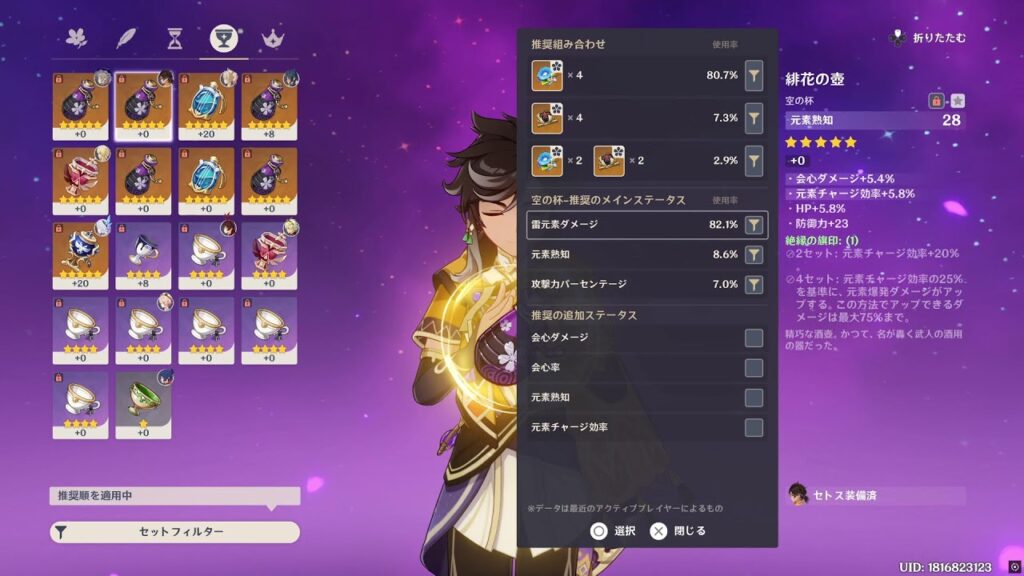Screen dimensions: 1024x576
Task: Toggle the lock on 緋花の壺
Action: (x=937, y=100)
